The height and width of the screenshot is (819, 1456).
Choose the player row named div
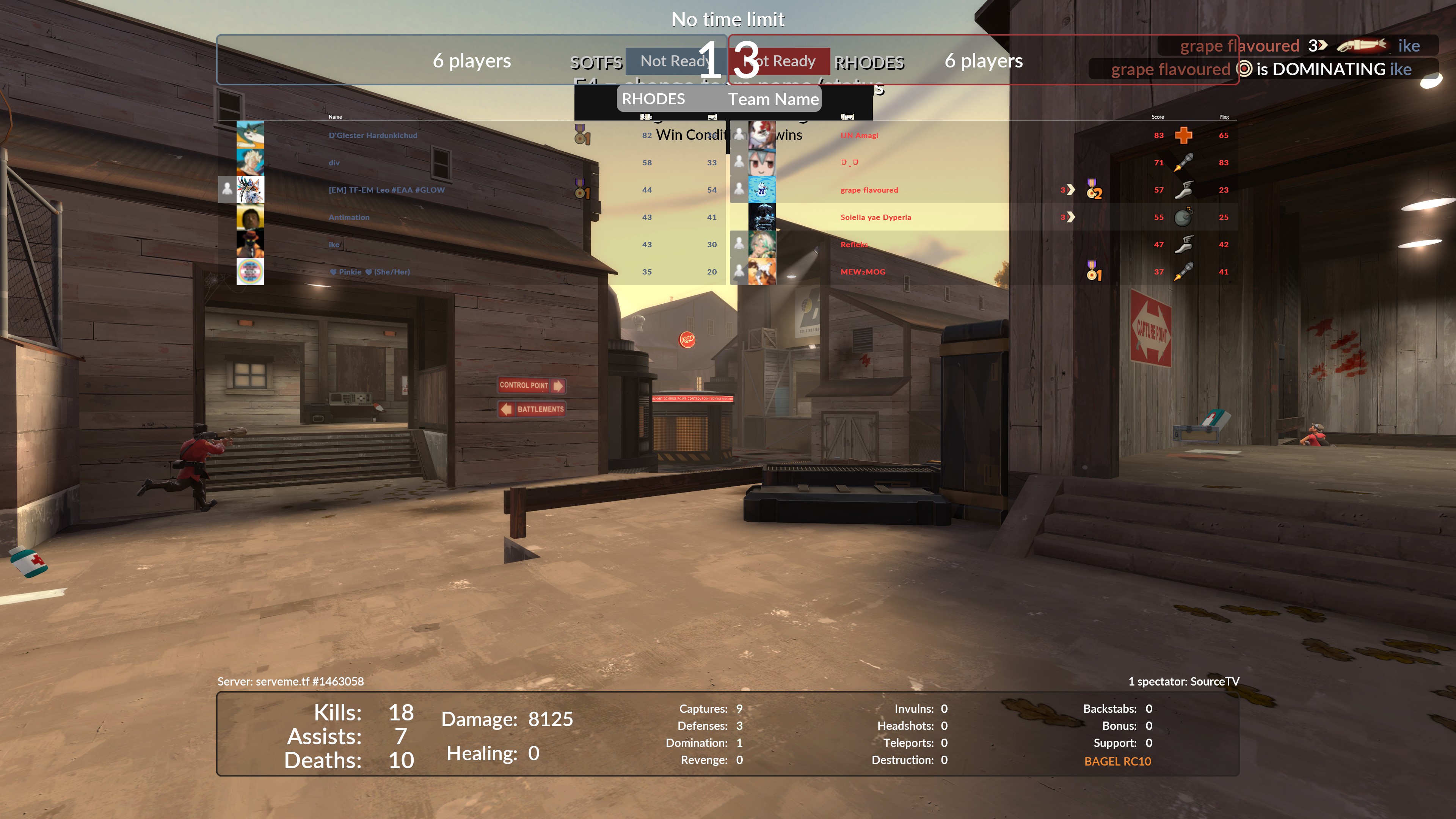tap(334, 163)
